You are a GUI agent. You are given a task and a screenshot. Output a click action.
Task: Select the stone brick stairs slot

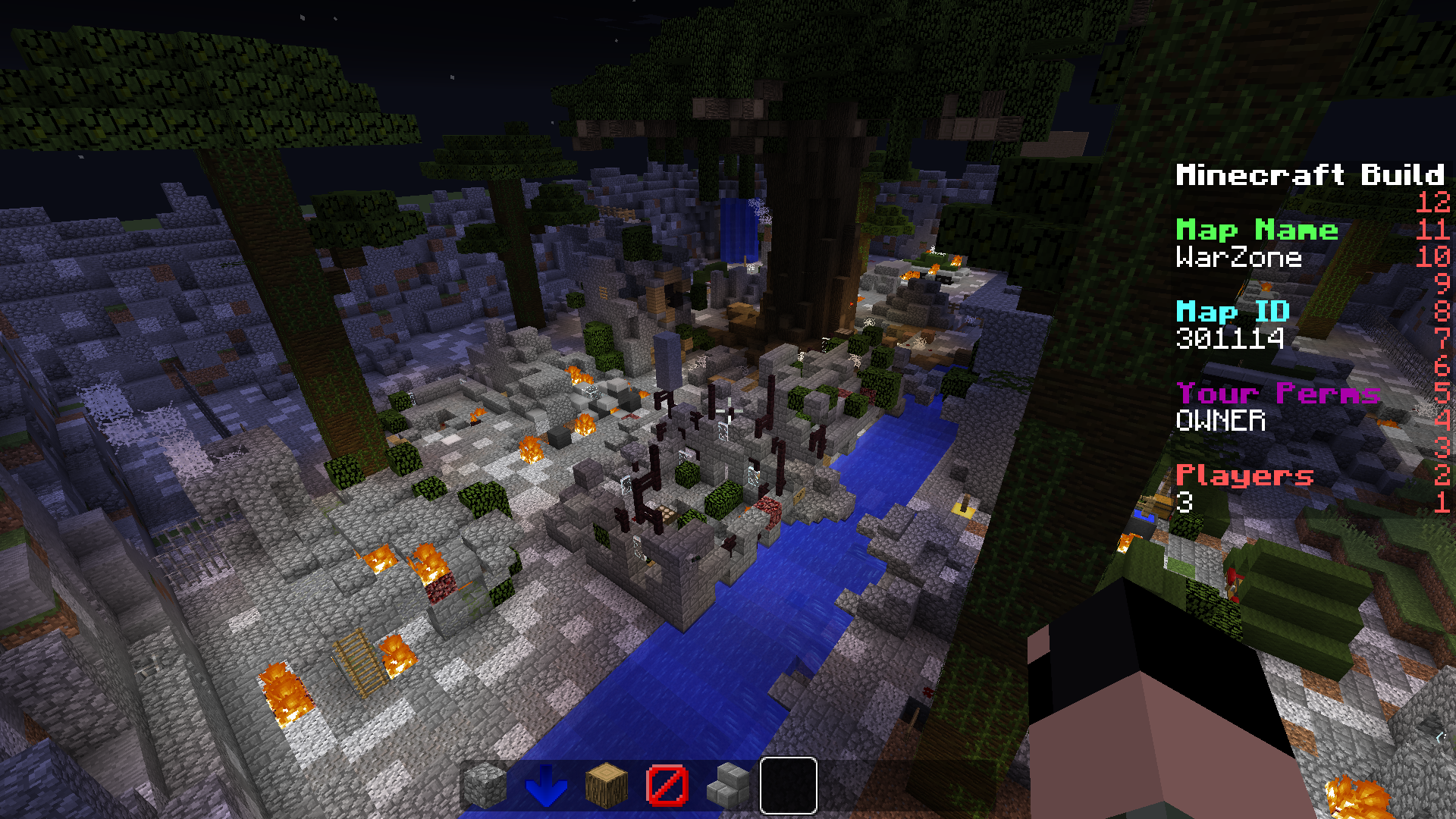click(728, 786)
